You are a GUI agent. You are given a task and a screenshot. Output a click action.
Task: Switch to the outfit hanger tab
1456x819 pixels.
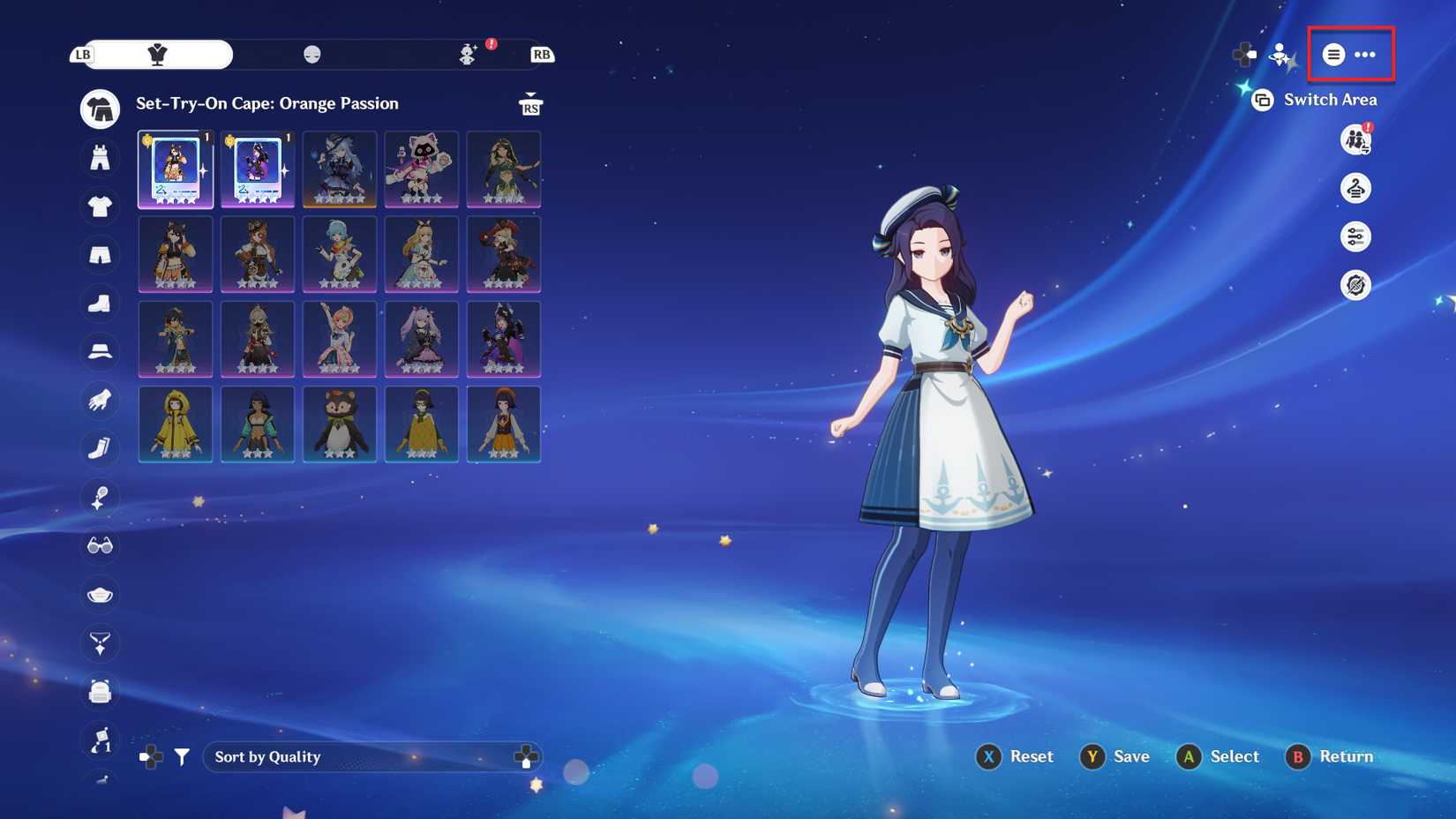pyautogui.click(x=158, y=55)
